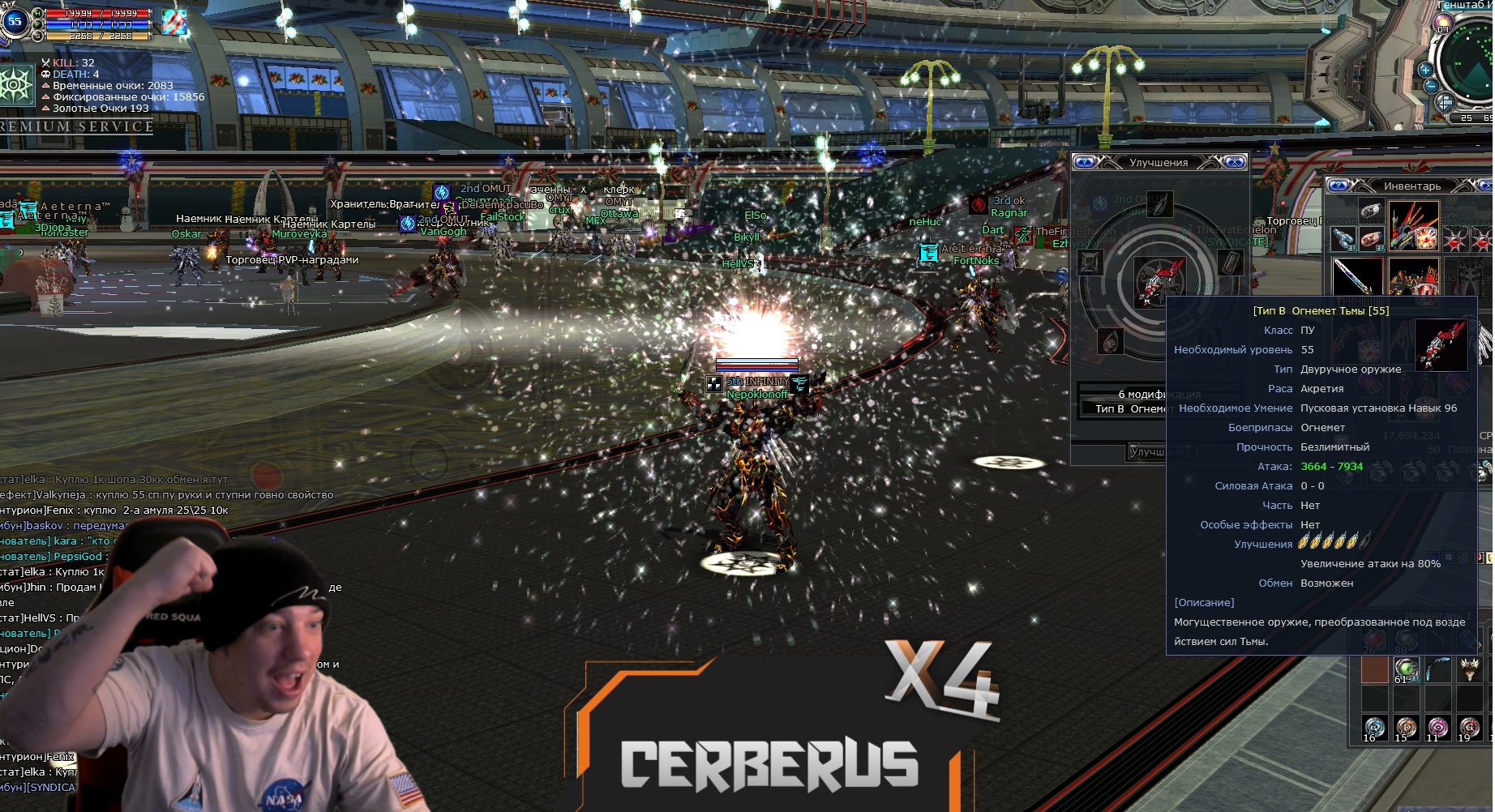The width and height of the screenshot is (1495, 812).
Task: Close the Улучшения upgrade window
Action: [1234, 162]
